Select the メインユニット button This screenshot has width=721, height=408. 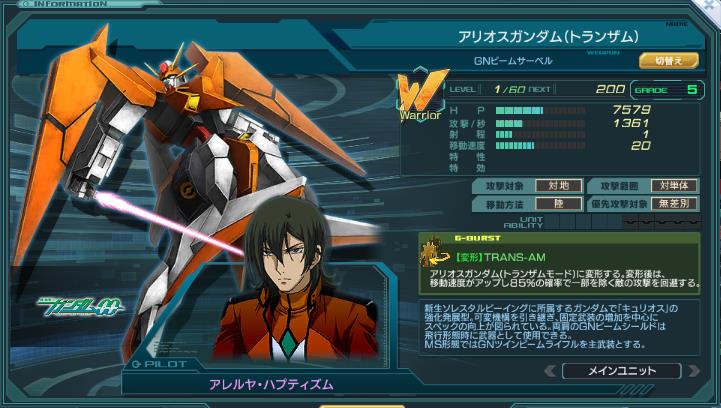pyautogui.click(x=620, y=371)
